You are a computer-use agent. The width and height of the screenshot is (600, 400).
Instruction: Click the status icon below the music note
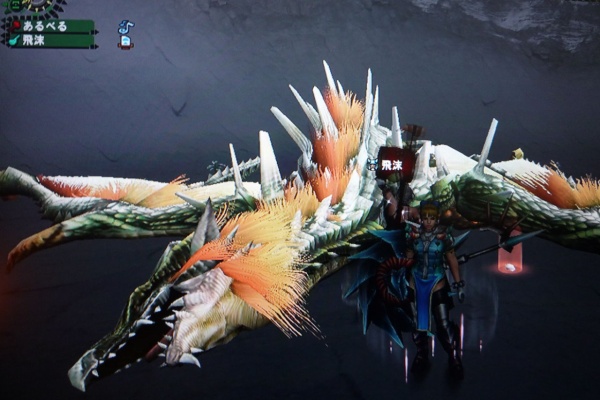(125, 42)
